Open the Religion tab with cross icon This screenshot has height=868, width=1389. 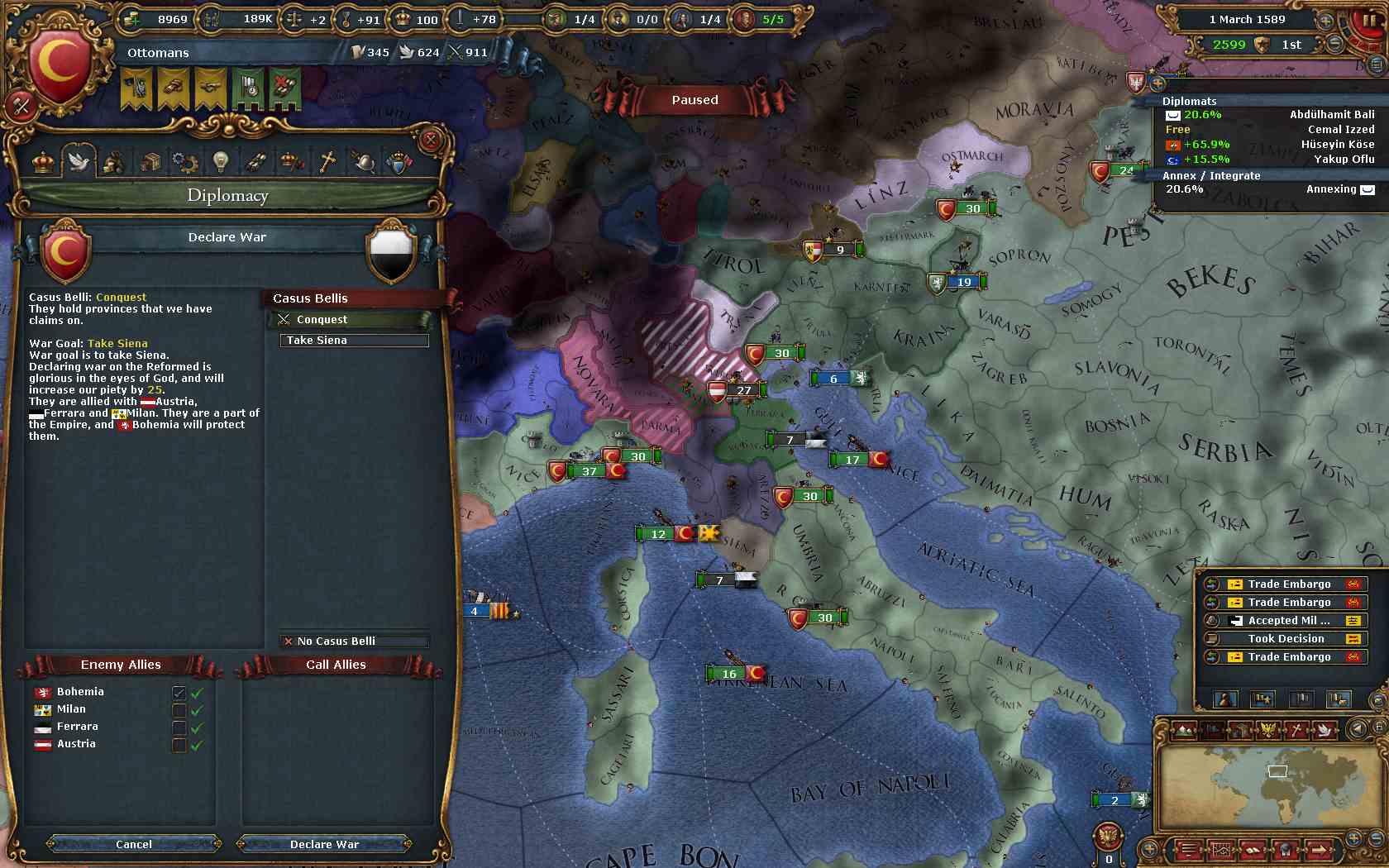click(x=327, y=161)
